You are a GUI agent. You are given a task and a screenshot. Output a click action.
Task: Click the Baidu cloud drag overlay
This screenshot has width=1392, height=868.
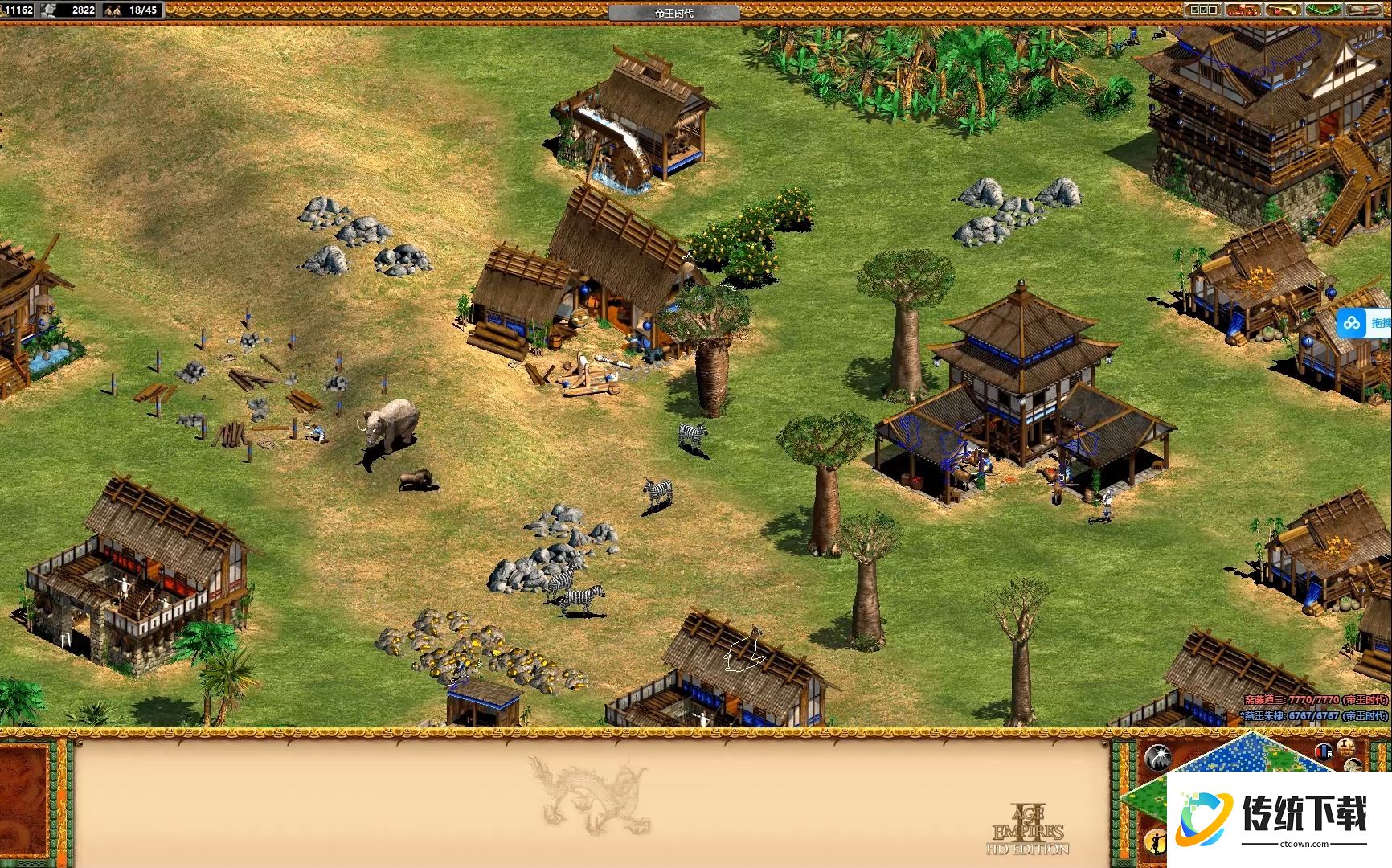tap(1364, 323)
